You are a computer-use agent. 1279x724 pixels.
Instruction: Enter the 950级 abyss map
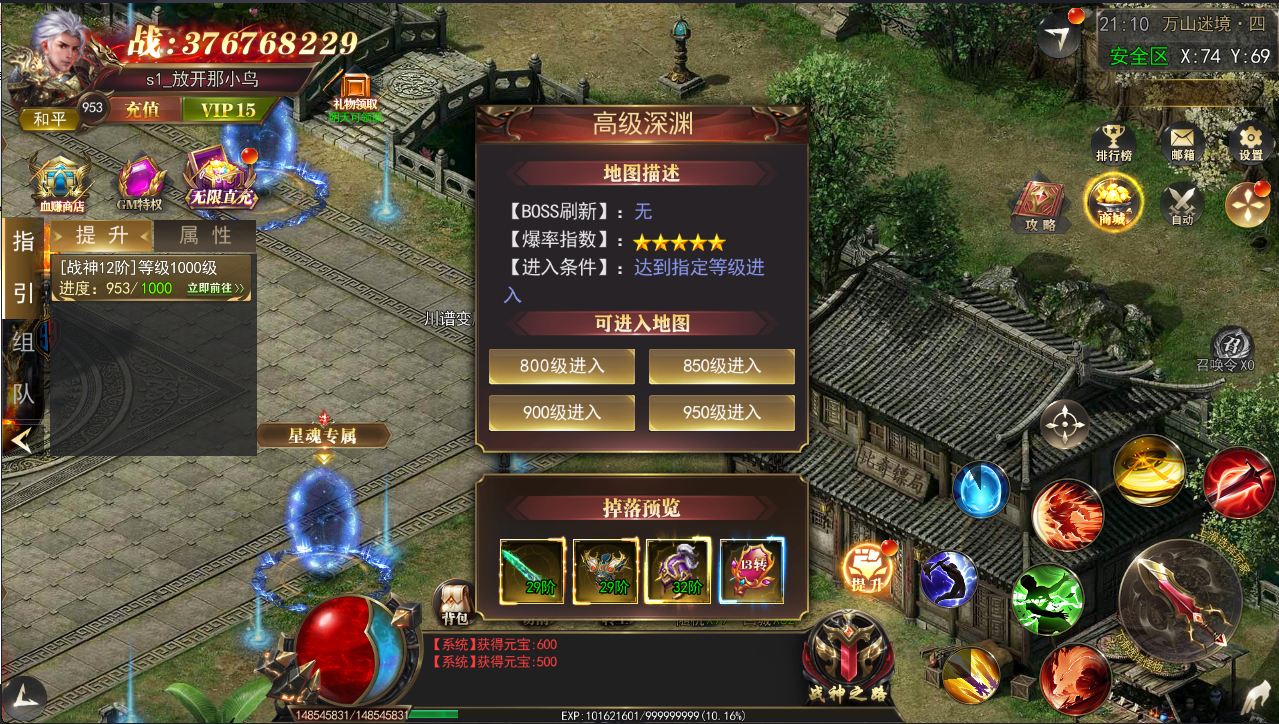721,412
